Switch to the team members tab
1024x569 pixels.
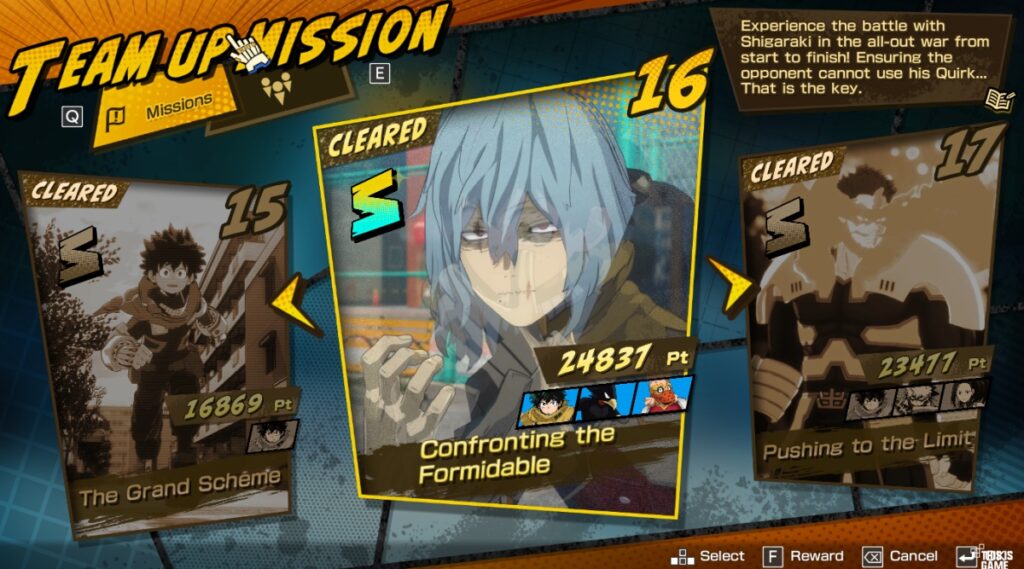click(277, 89)
